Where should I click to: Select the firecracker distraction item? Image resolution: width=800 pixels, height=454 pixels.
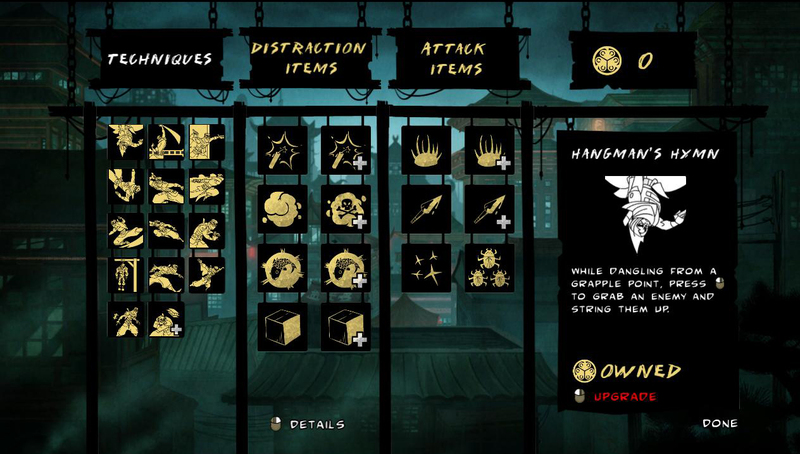point(281,150)
